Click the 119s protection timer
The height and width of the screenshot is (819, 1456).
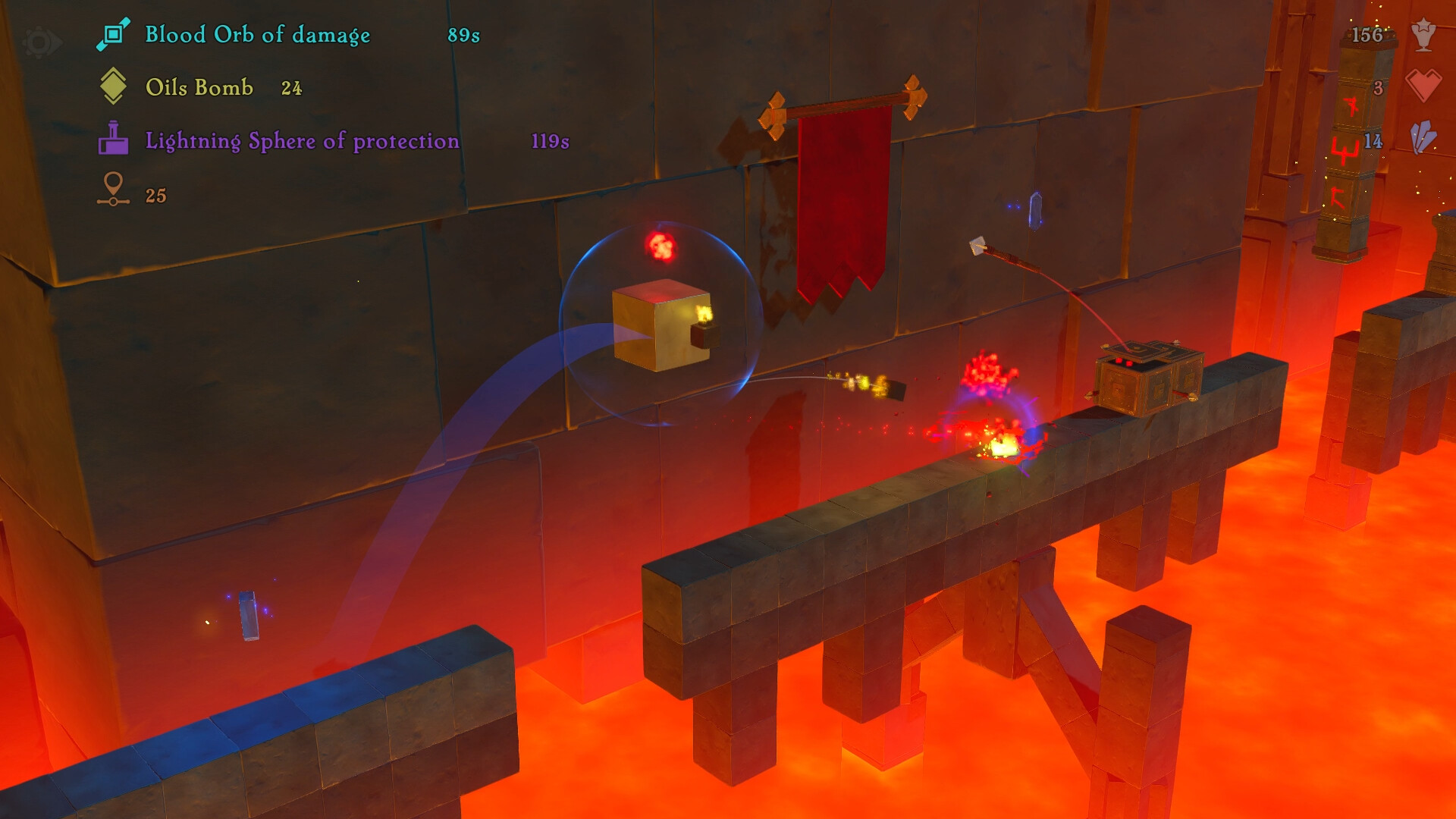[x=551, y=141]
